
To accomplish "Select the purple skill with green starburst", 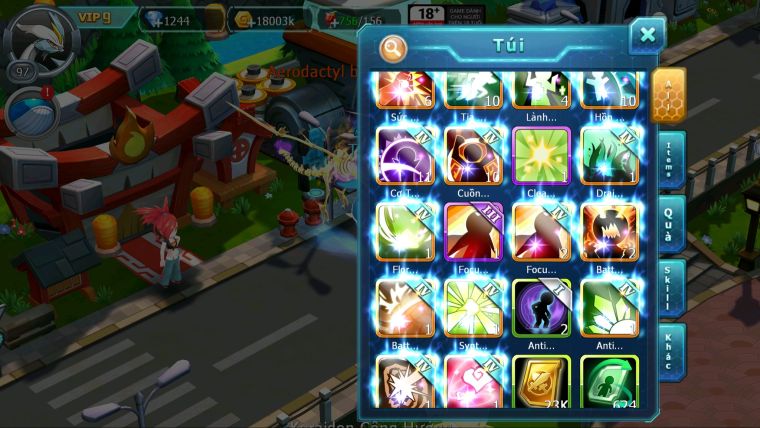I will [x=541, y=155].
